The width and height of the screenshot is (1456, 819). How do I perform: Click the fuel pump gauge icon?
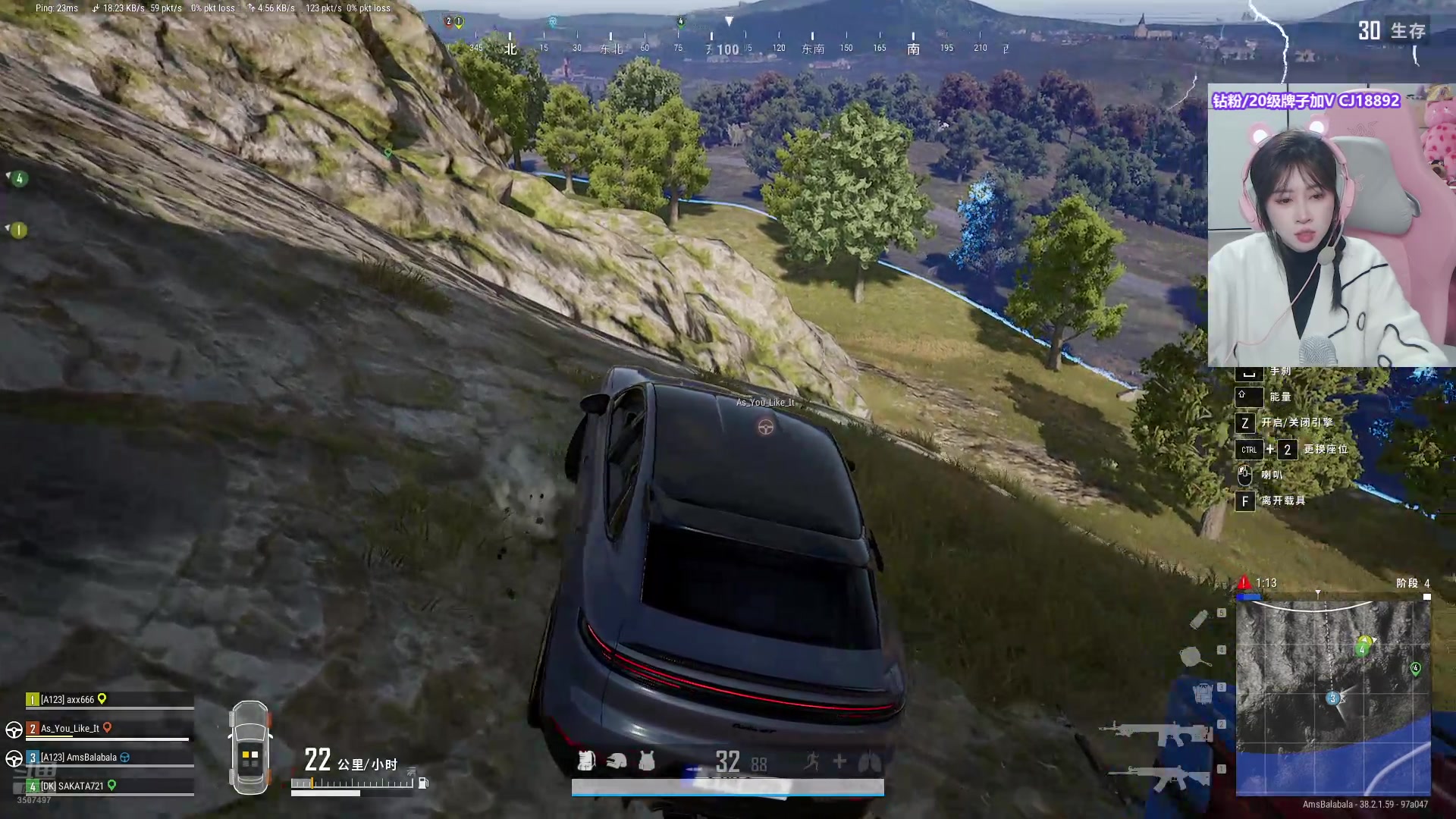click(x=423, y=783)
